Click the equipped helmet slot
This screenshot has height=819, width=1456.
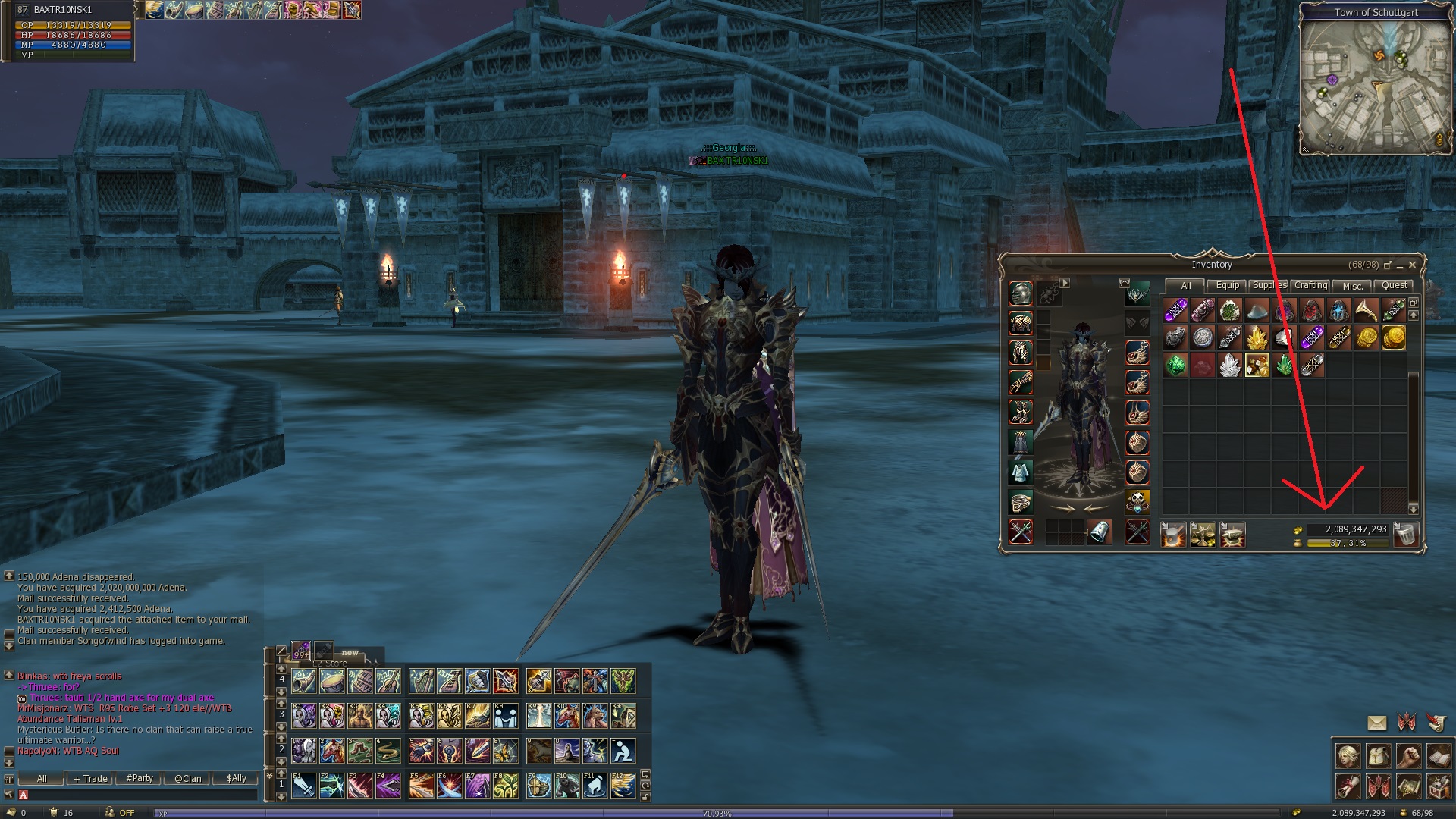(1021, 293)
